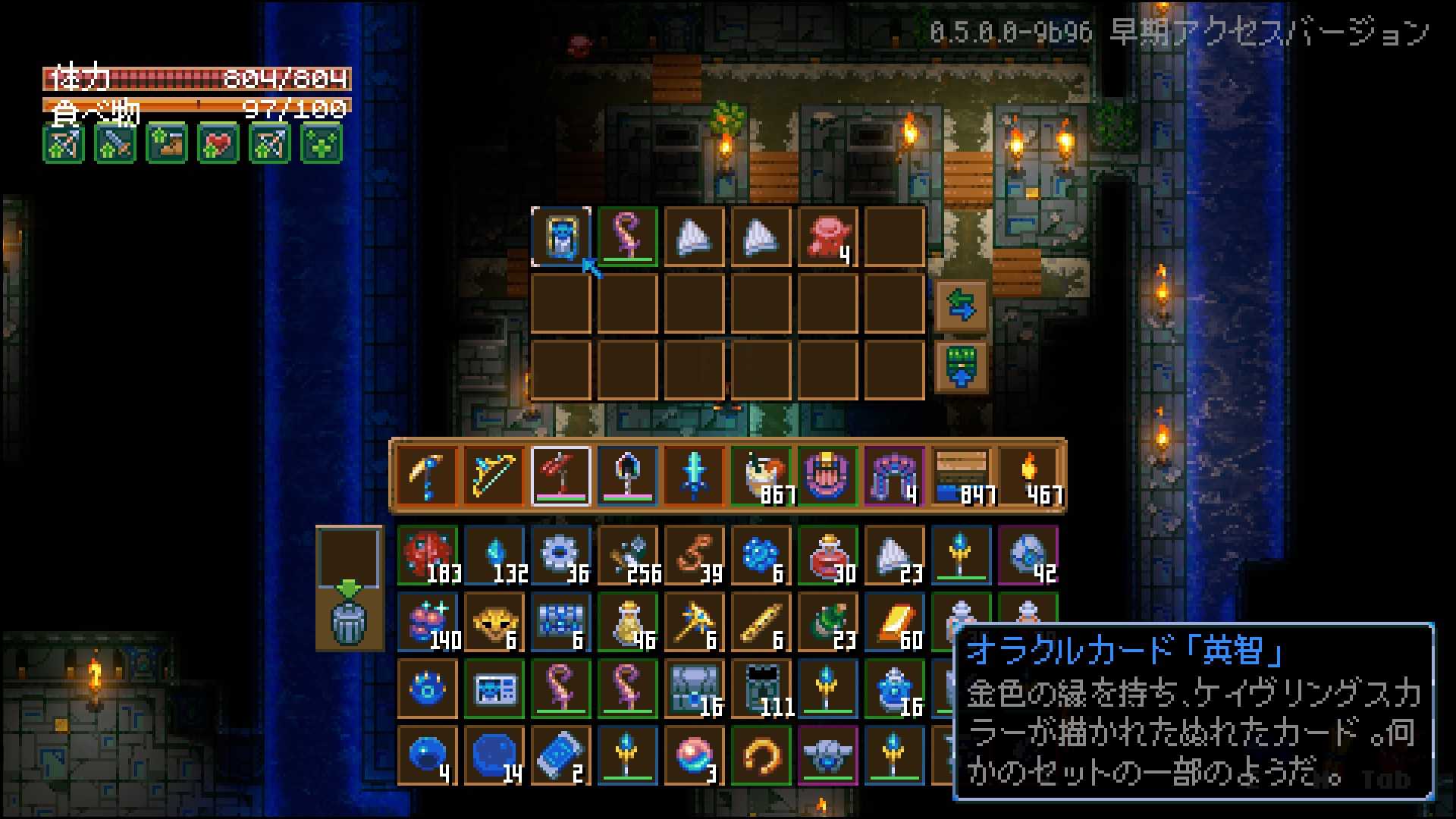Click the transfer arrows sort button
This screenshot has height=819, width=1456.
[x=962, y=307]
